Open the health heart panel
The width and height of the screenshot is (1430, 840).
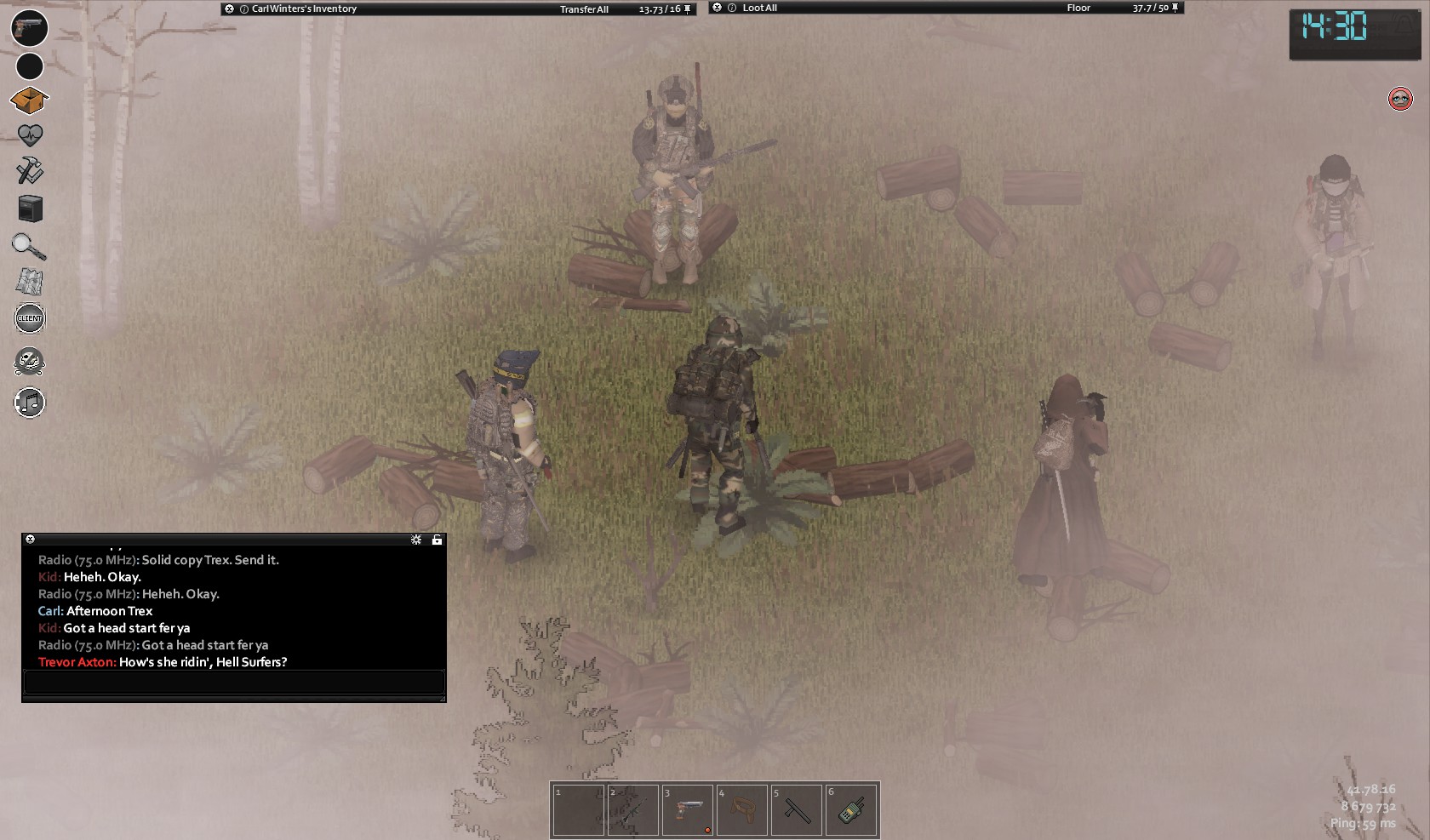point(30,135)
